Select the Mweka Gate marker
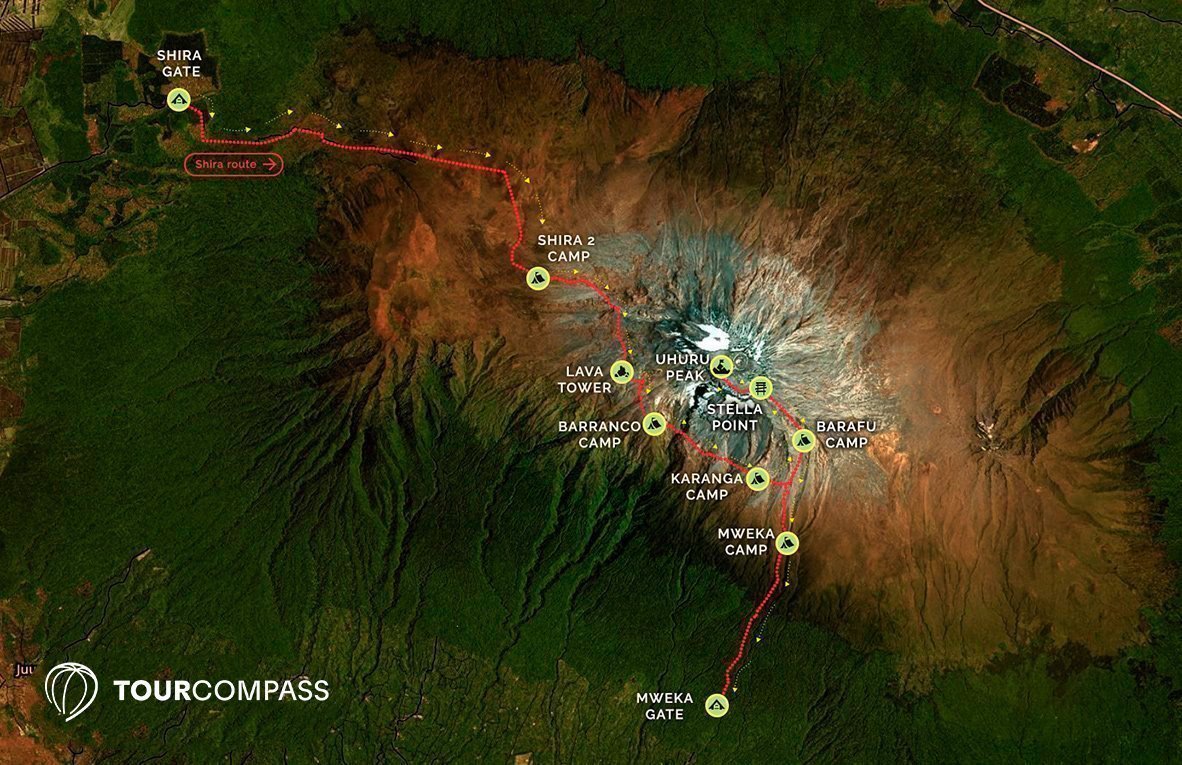 pyautogui.click(x=717, y=705)
